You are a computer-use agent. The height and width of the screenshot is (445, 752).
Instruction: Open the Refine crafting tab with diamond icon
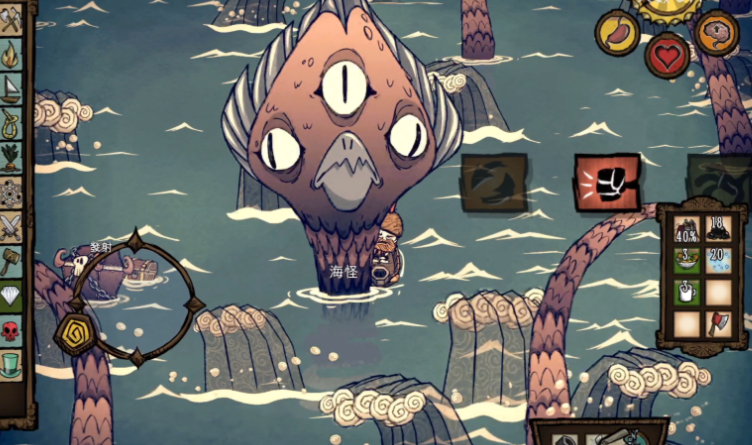(11, 296)
